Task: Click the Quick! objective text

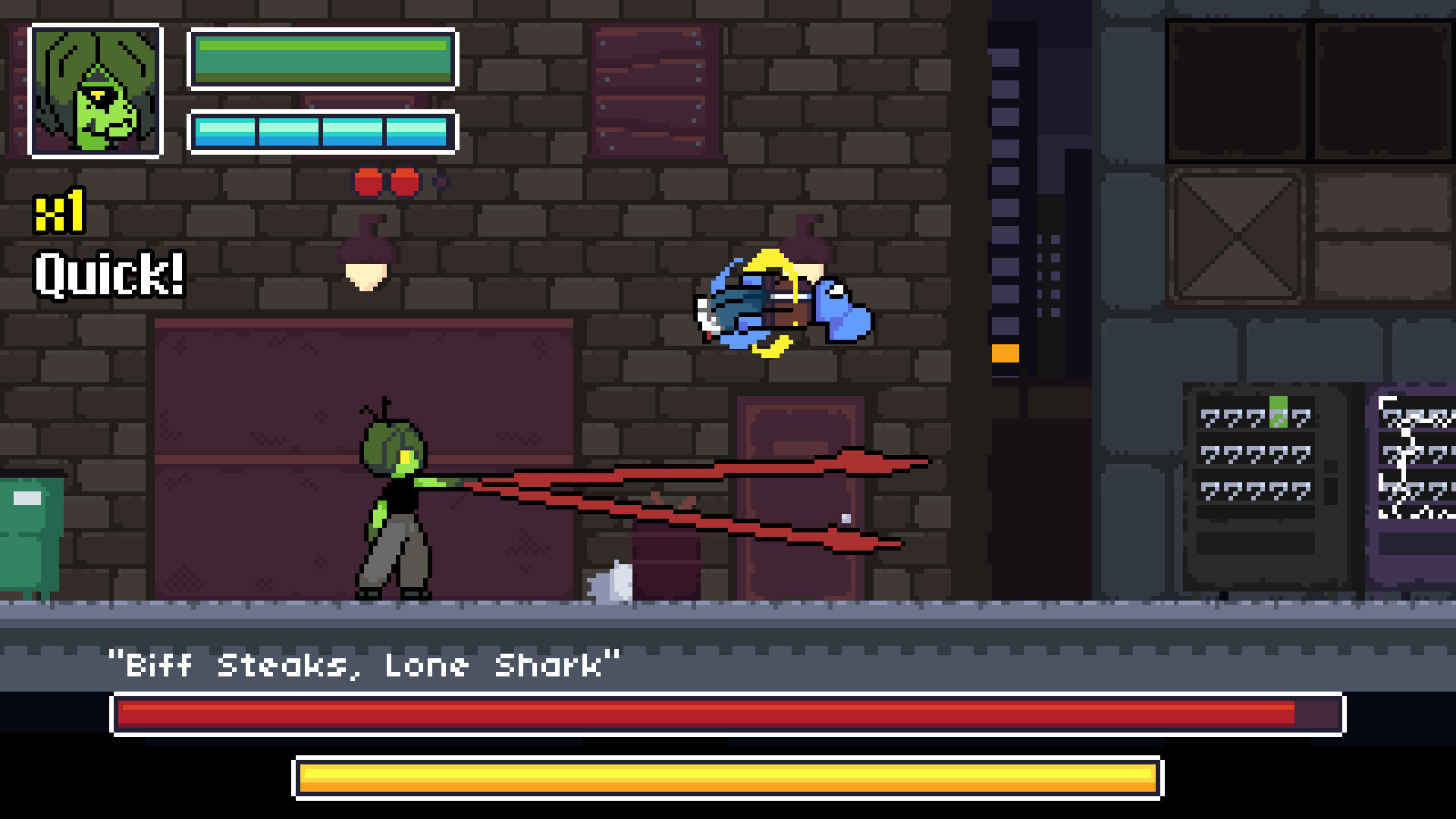Action: [108, 273]
